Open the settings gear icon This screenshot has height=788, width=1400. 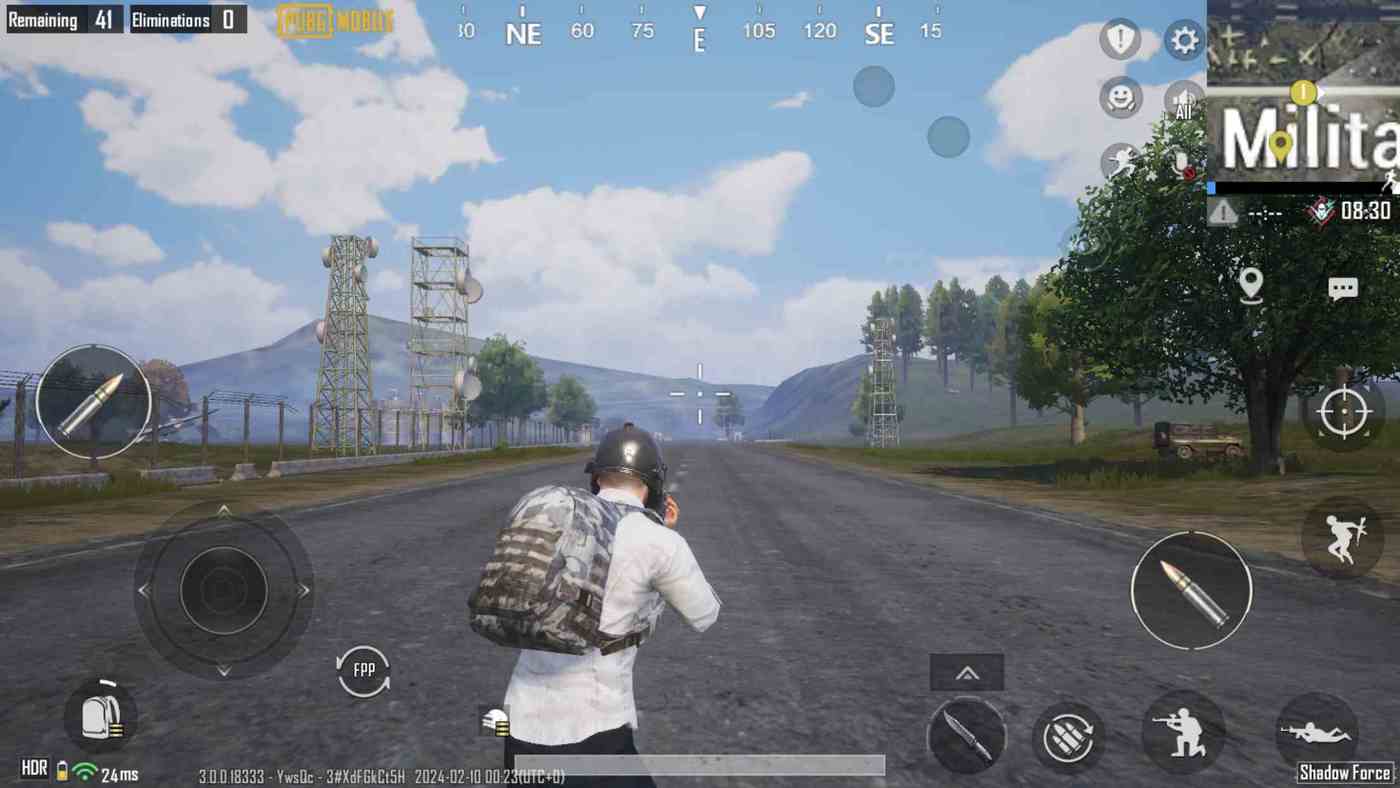coord(1183,41)
